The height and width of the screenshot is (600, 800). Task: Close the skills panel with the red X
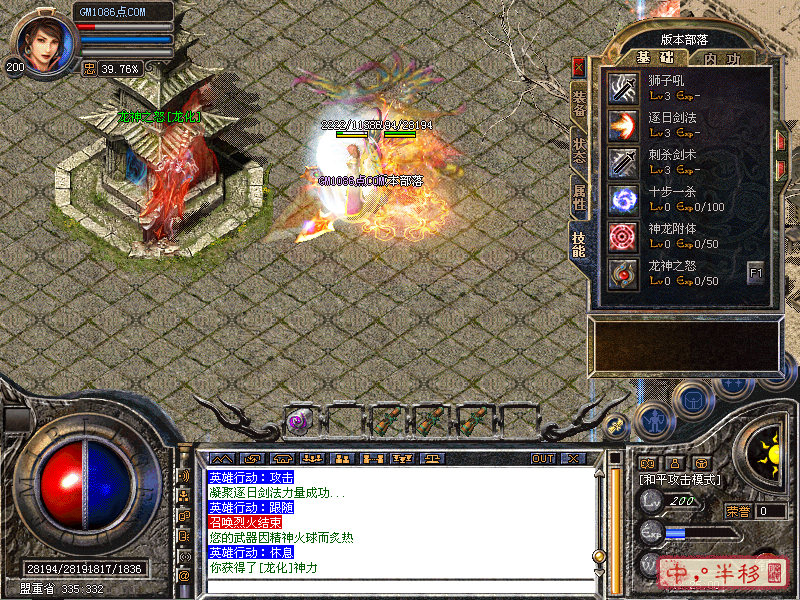pos(578,68)
